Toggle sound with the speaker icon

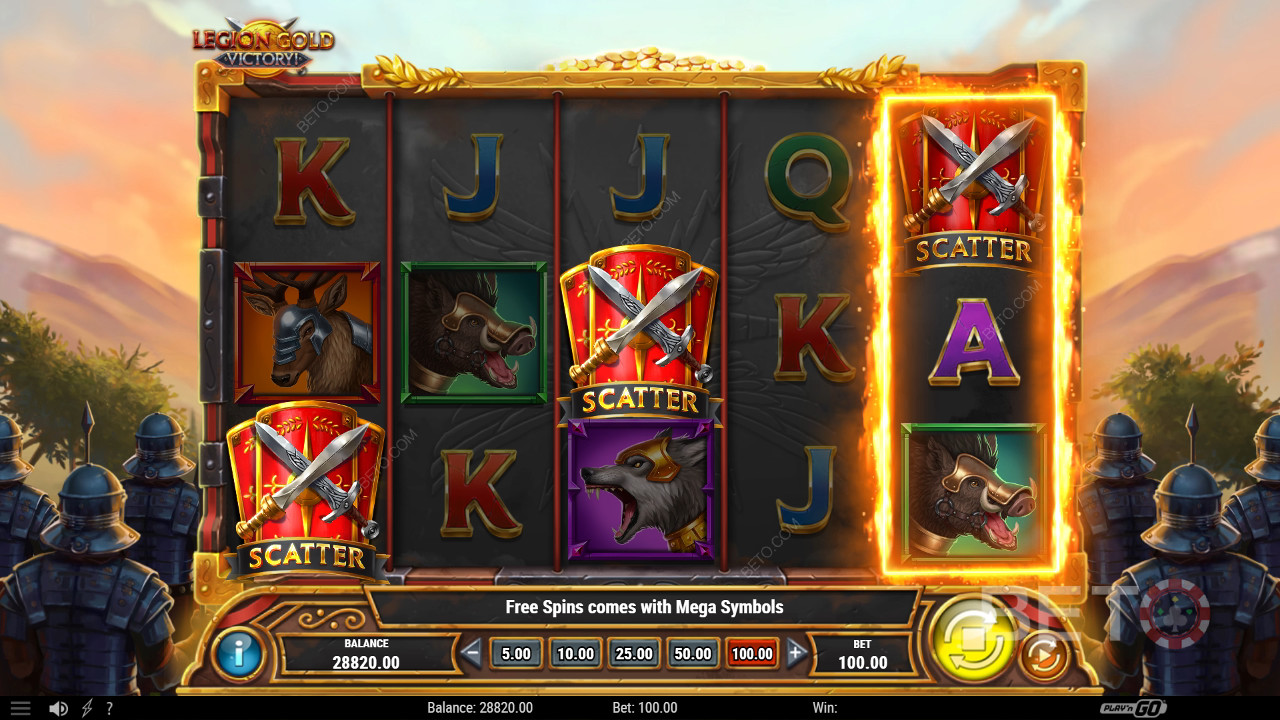59,708
